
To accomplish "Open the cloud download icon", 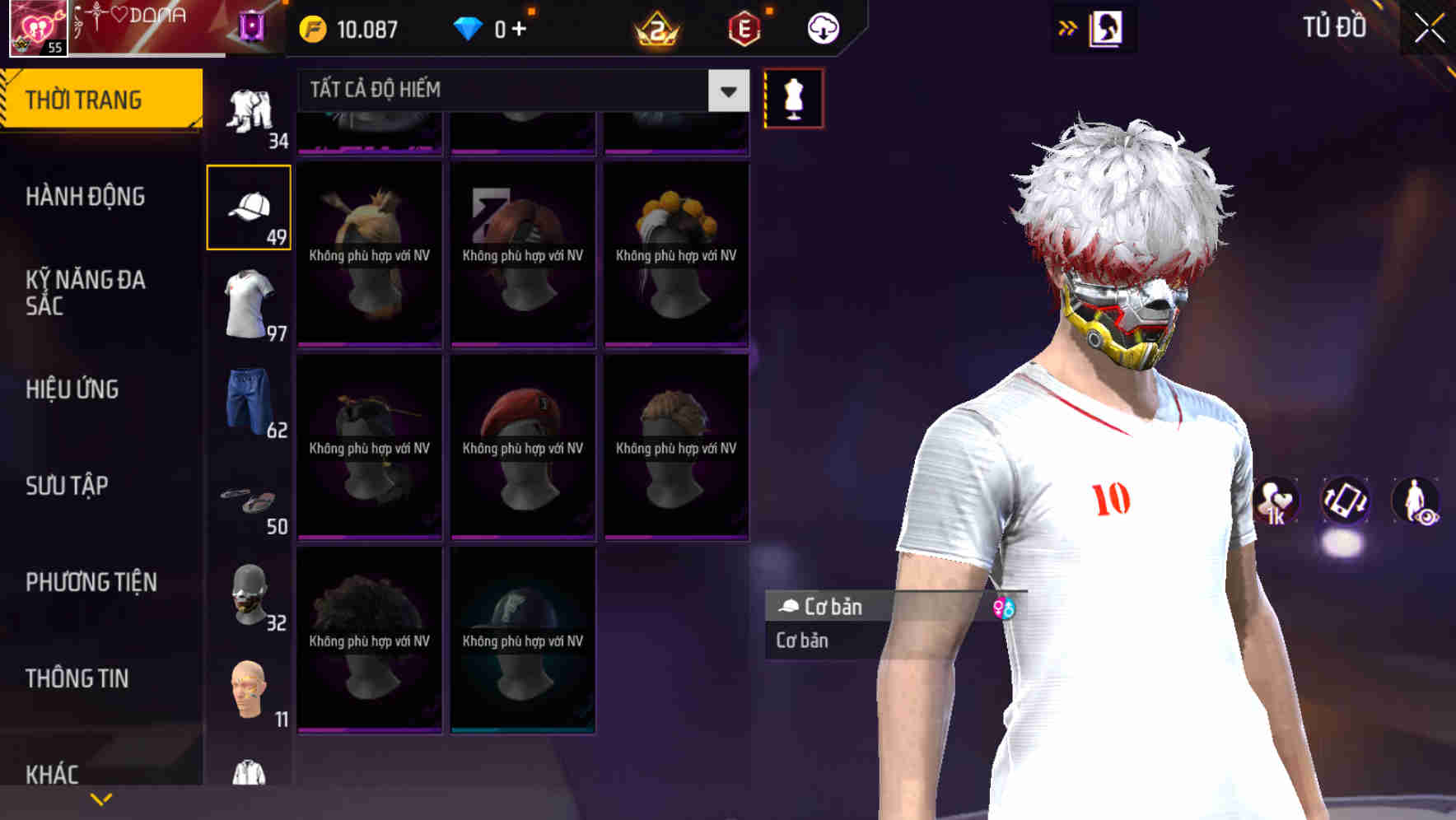I will (x=823, y=27).
